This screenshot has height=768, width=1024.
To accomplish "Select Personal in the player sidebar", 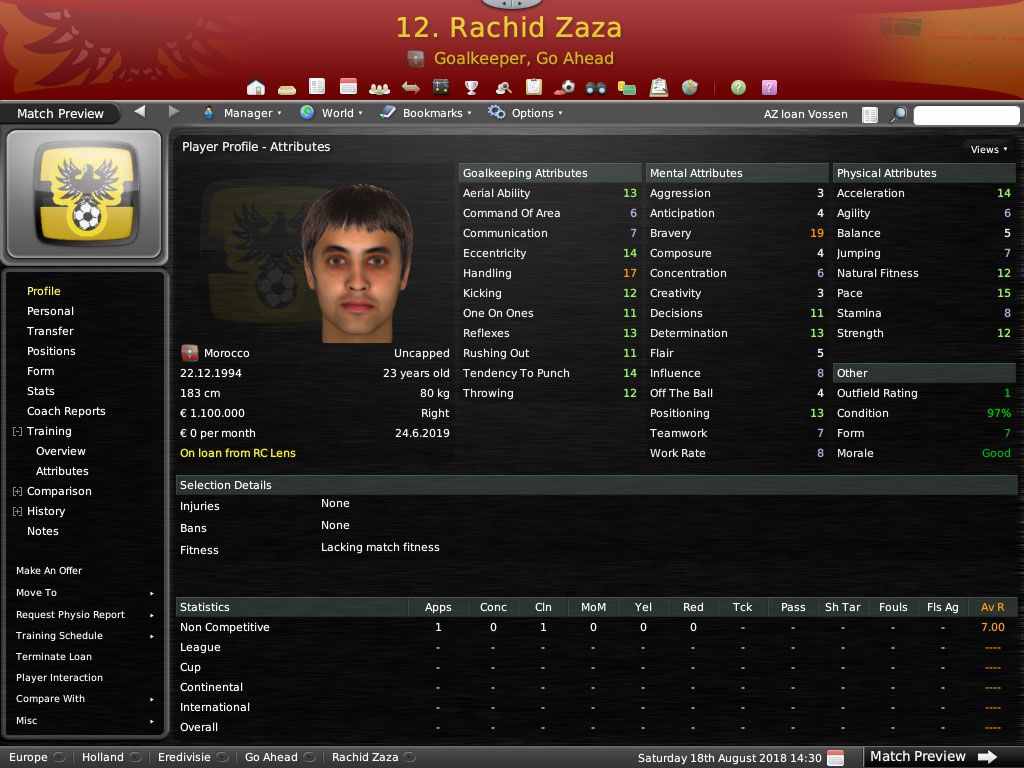I will click(50, 311).
